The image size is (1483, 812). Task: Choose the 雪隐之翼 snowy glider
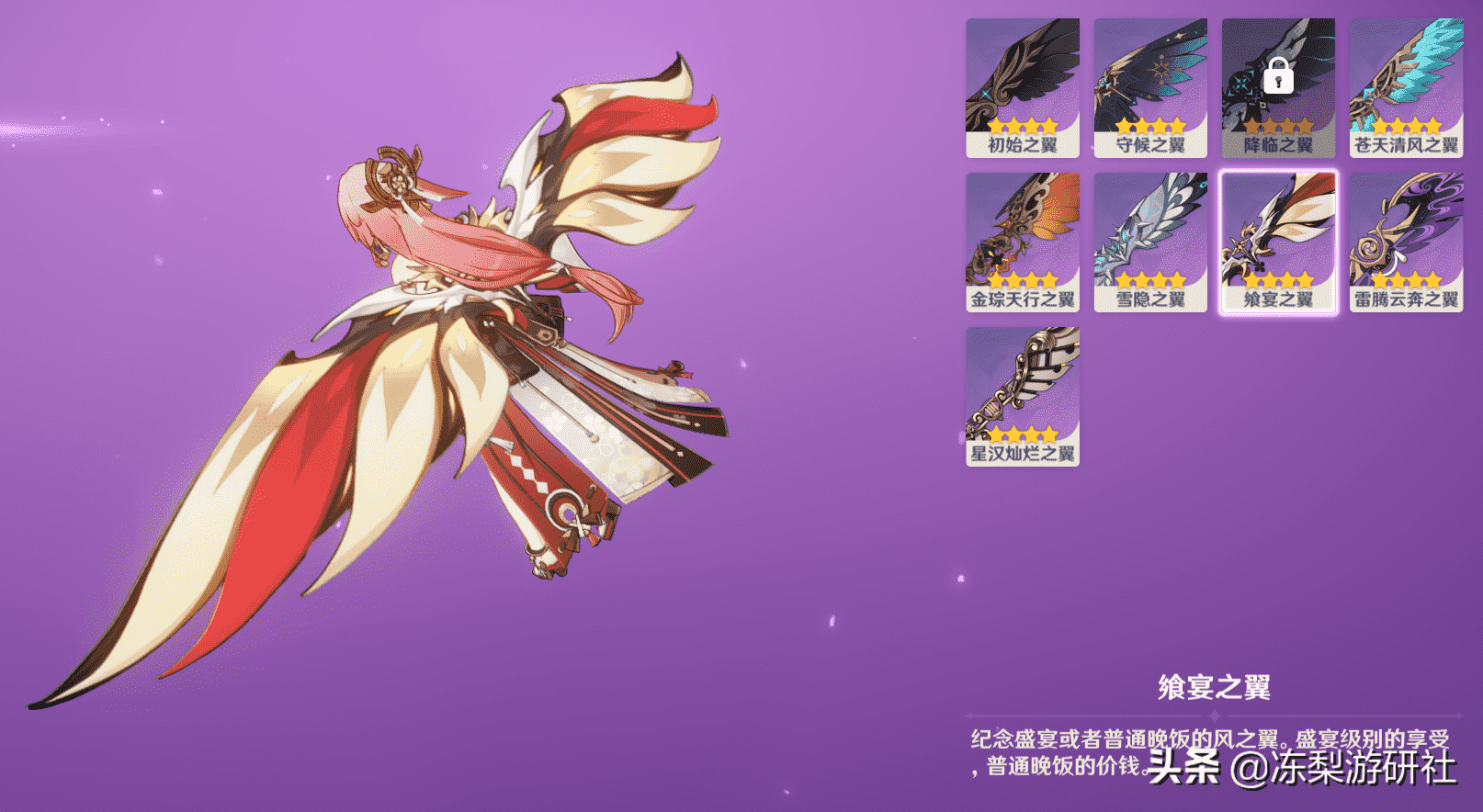pos(1150,242)
